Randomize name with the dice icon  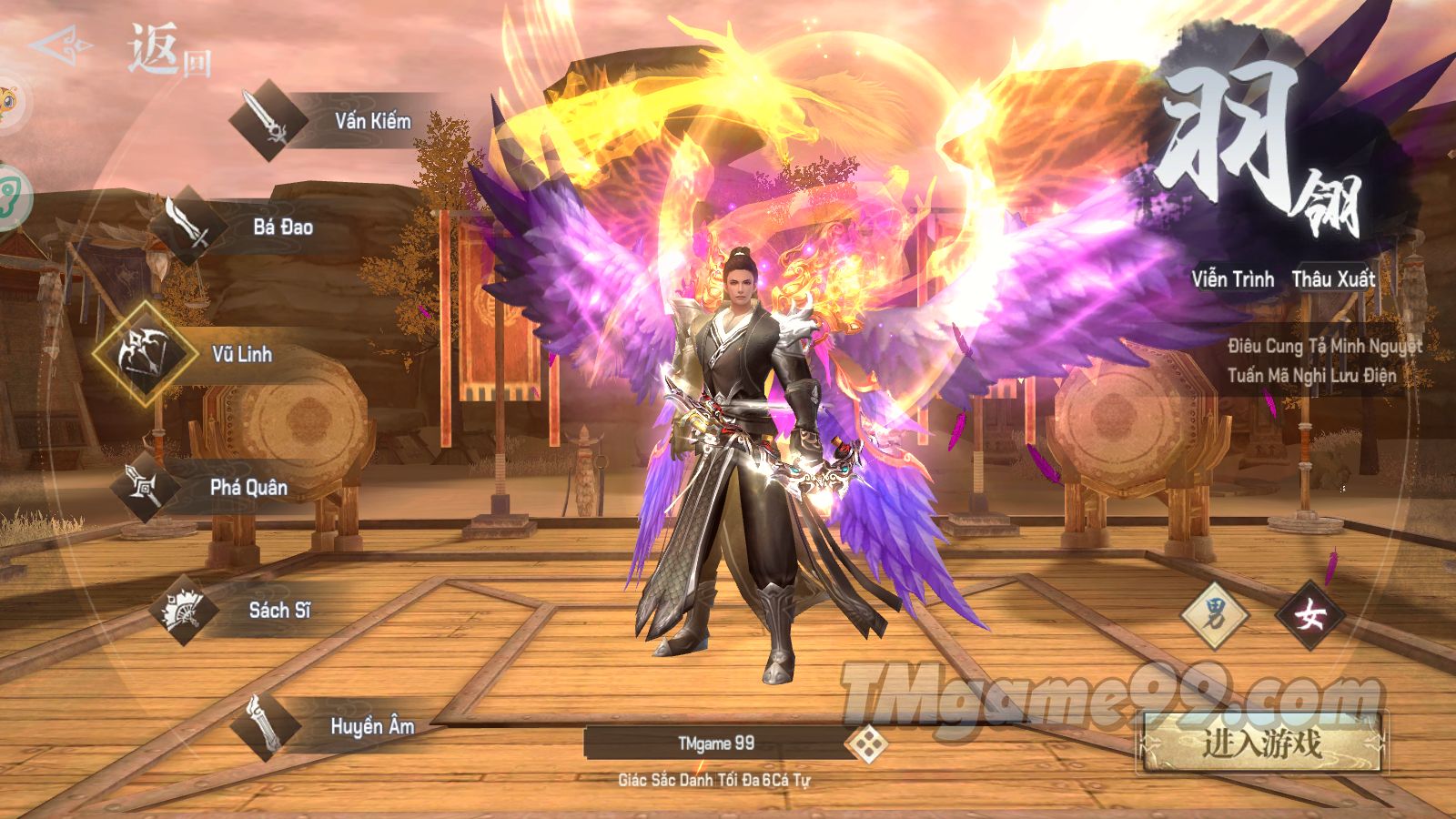point(865,744)
